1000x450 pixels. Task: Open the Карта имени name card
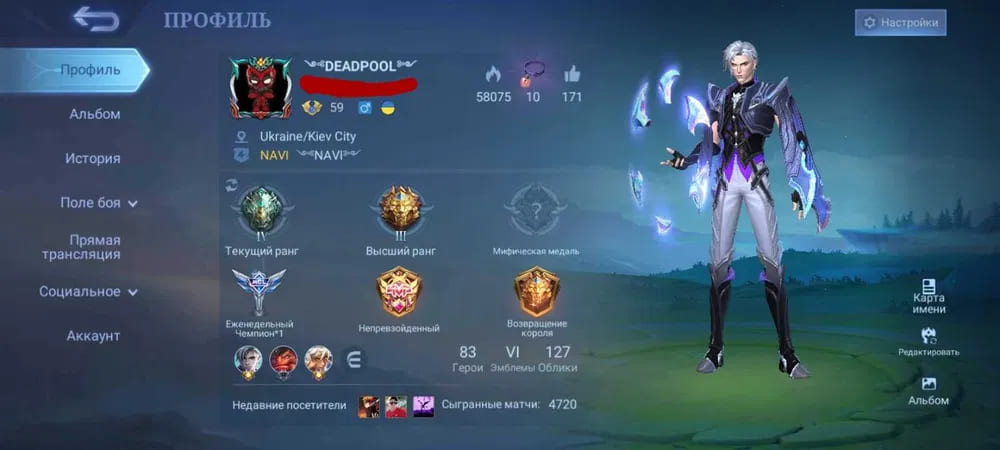[928, 296]
